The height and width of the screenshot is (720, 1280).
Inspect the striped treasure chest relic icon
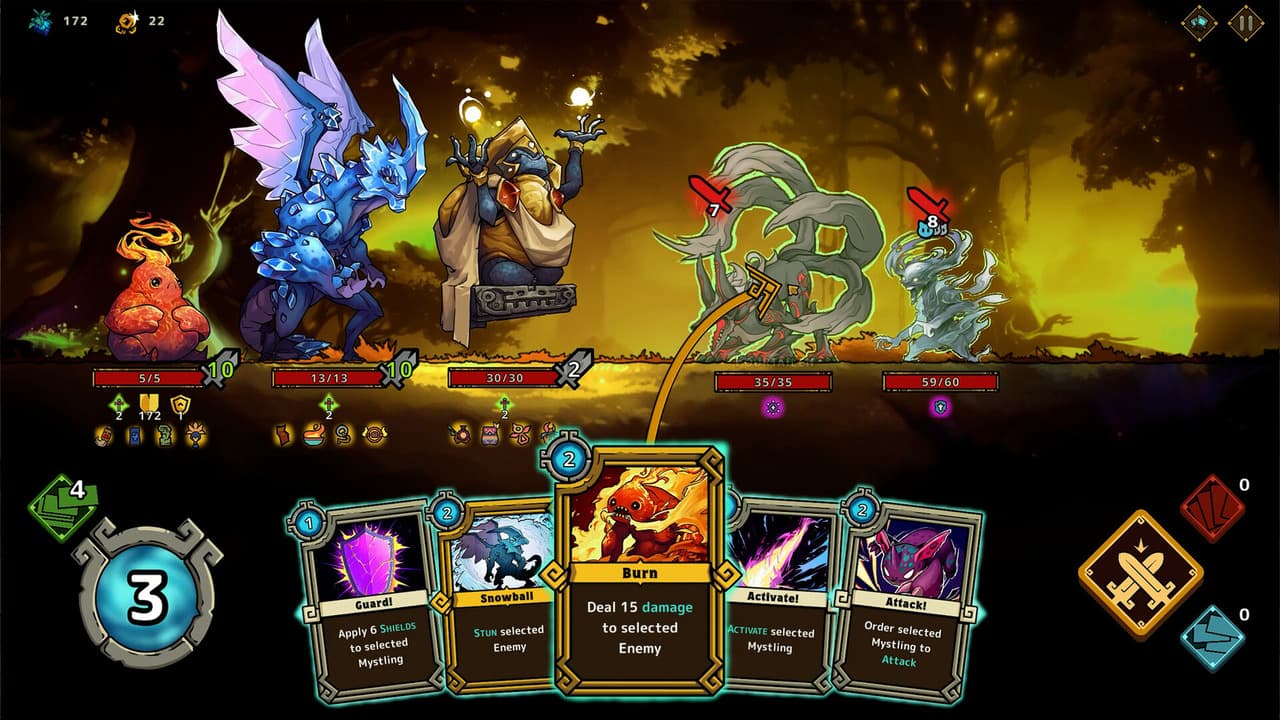coord(490,435)
